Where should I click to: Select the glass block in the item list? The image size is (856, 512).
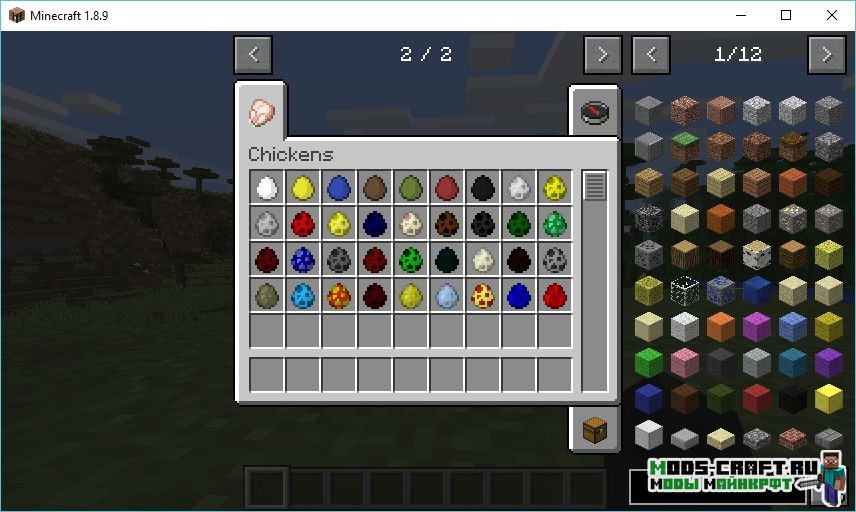point(684,290)
